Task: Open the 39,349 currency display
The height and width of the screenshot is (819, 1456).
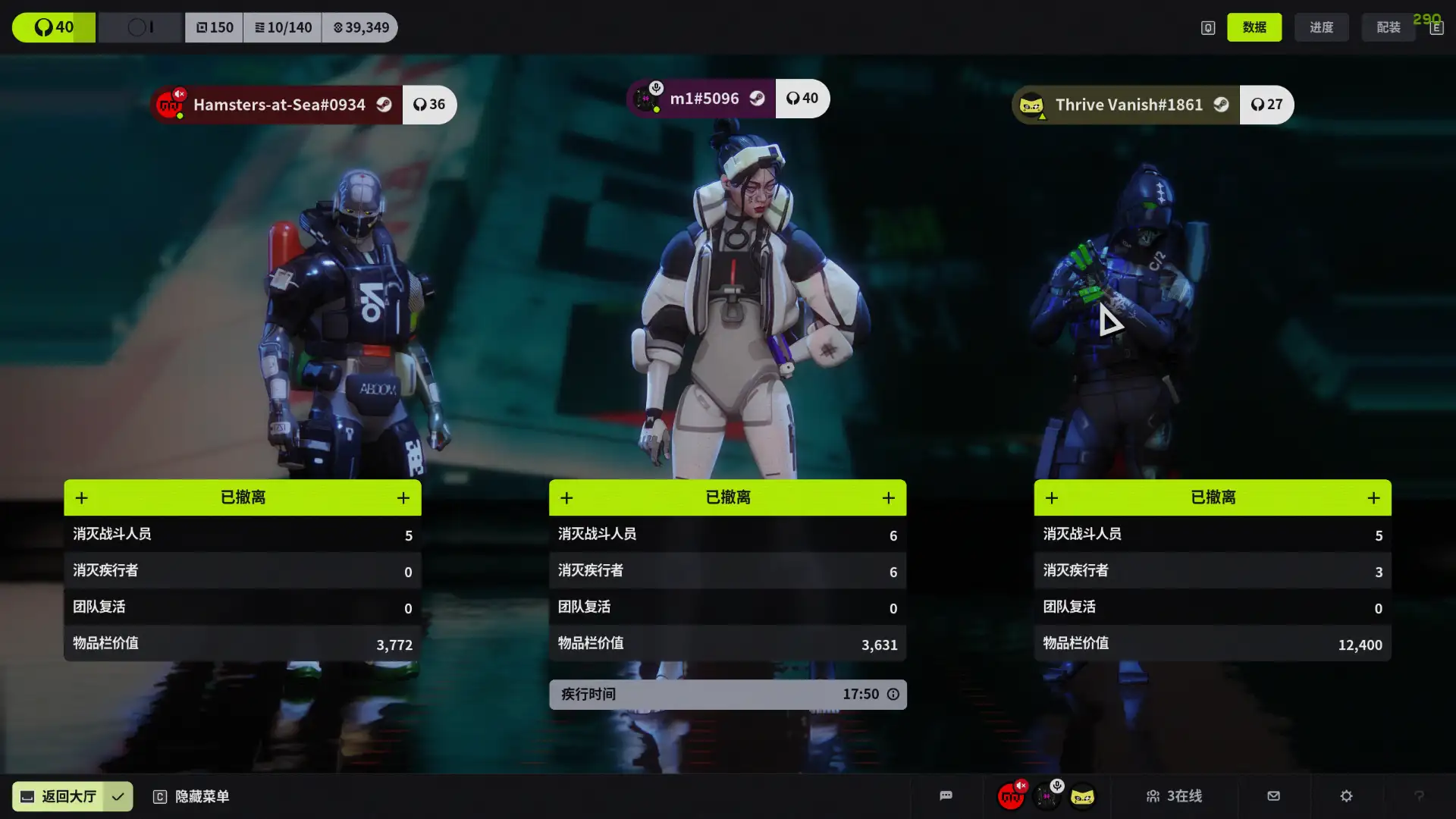Action: (x=360, y=27)
